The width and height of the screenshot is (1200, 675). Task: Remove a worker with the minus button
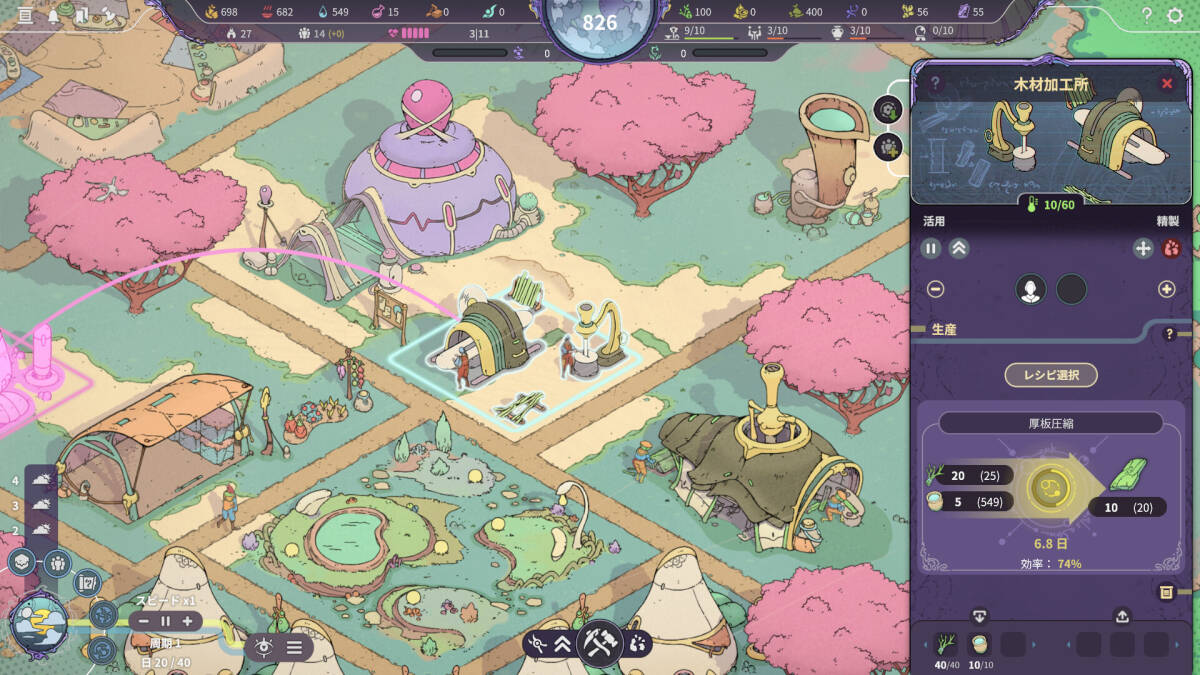pyautogui.click(x=935, y=289)
